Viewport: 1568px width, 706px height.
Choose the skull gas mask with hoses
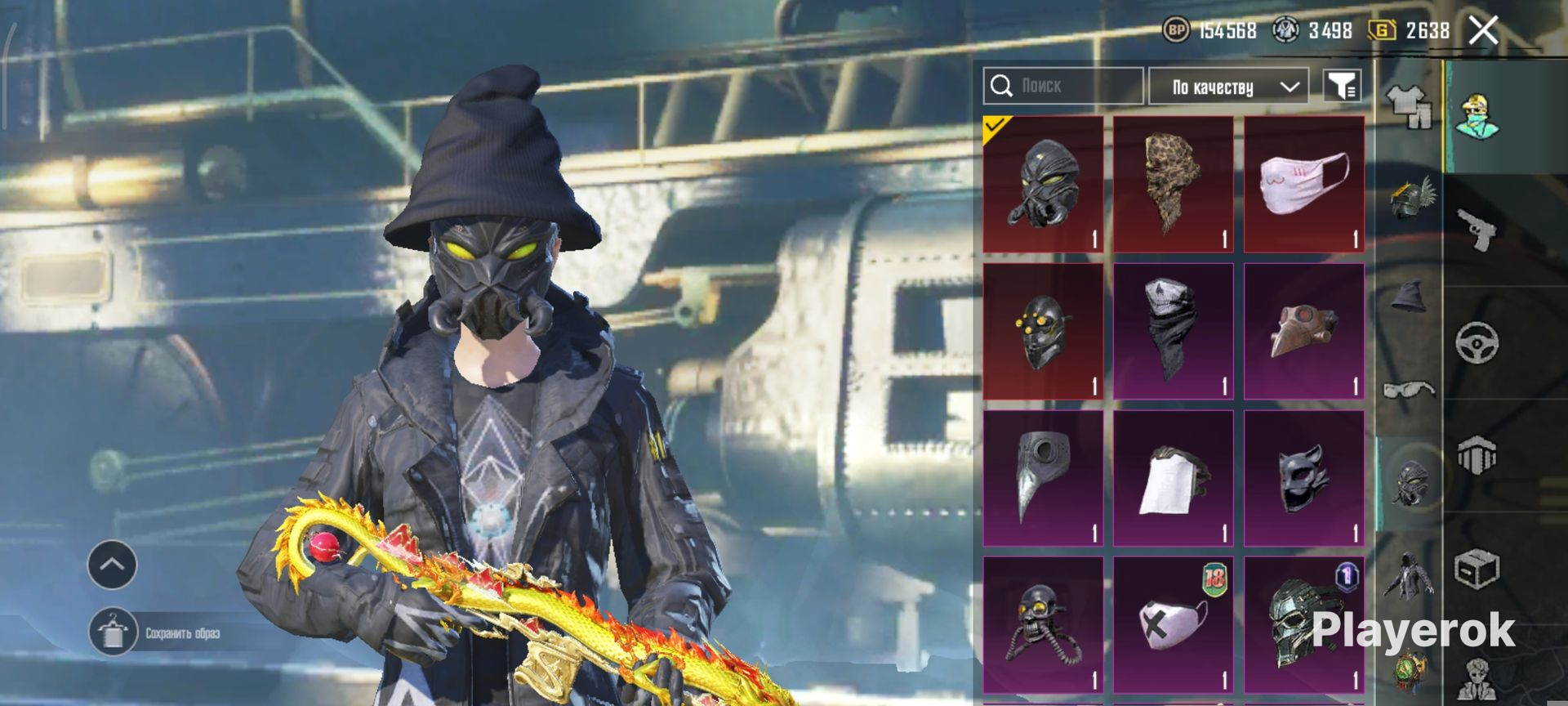1043,625
